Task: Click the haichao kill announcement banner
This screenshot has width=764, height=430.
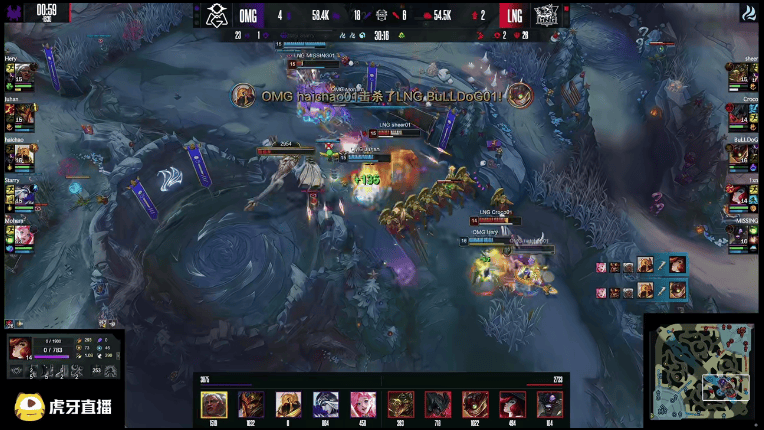Action: 381,96
